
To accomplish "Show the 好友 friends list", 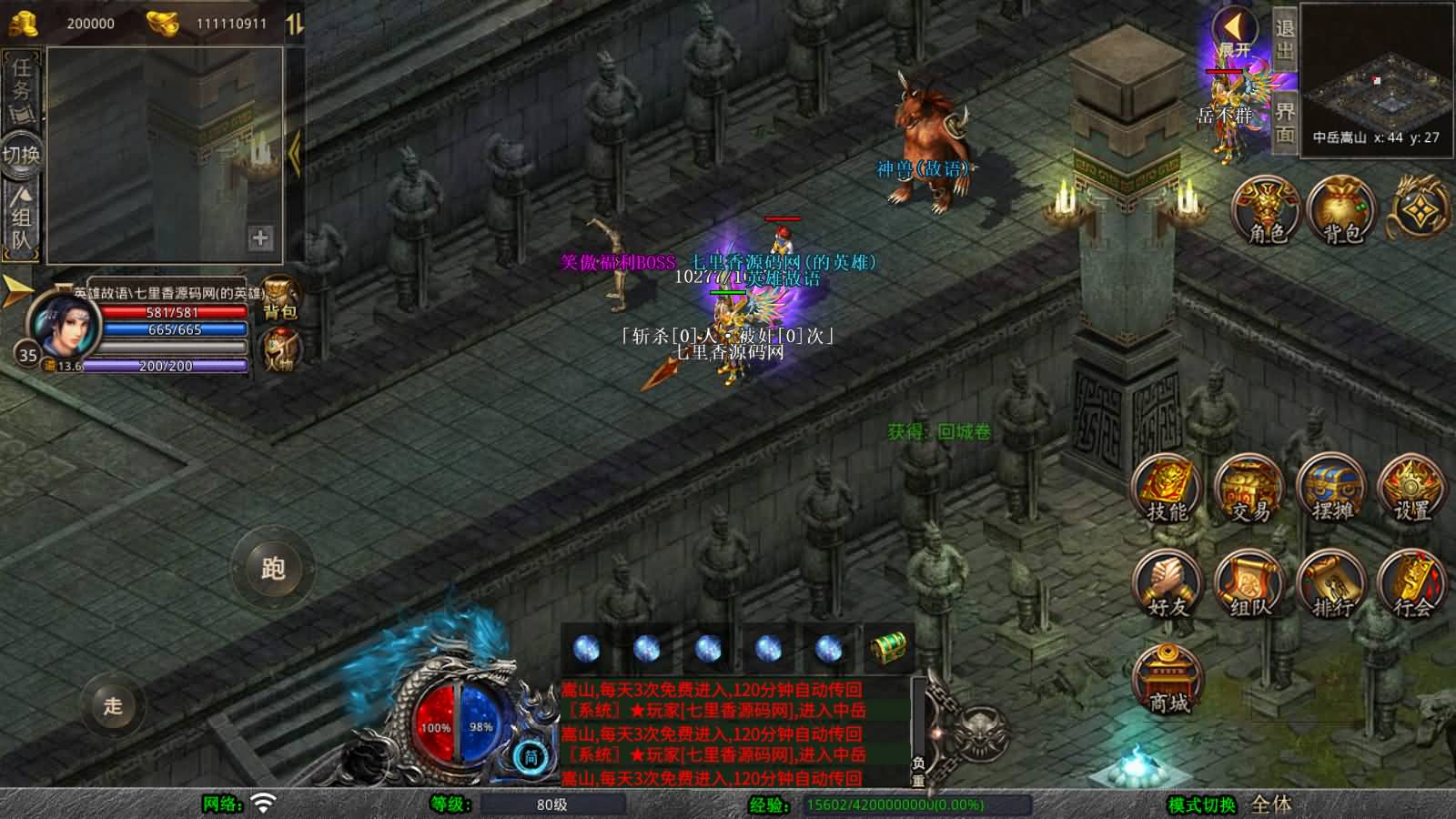I will (1167, 584).
